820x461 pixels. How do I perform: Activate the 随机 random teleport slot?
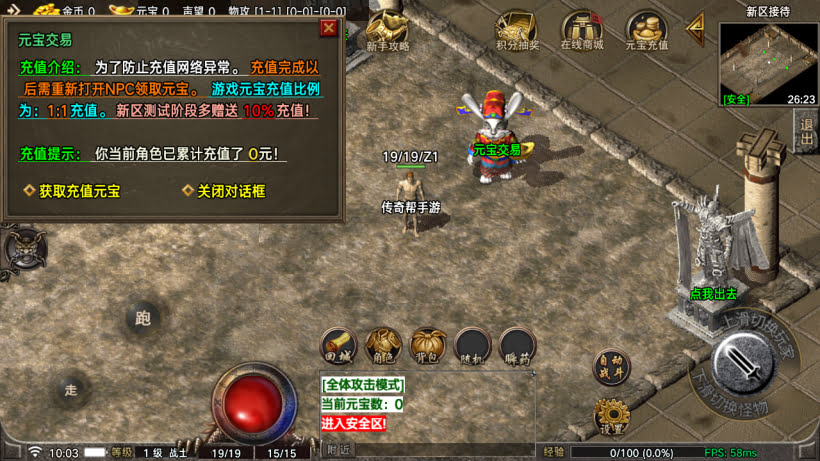click(473, 344)
